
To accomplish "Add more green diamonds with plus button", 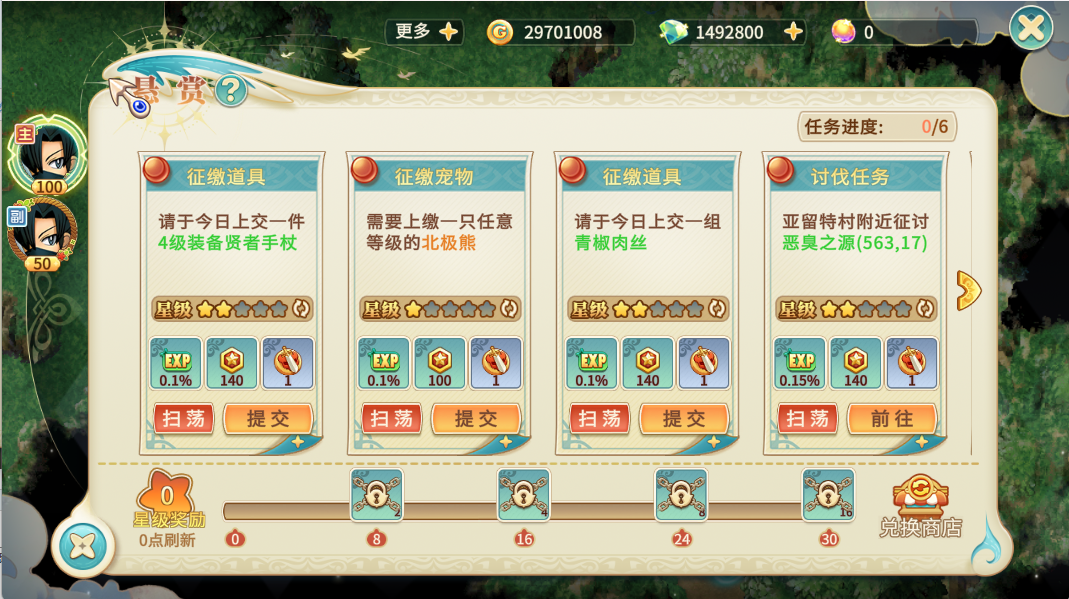I will [793, 32].
